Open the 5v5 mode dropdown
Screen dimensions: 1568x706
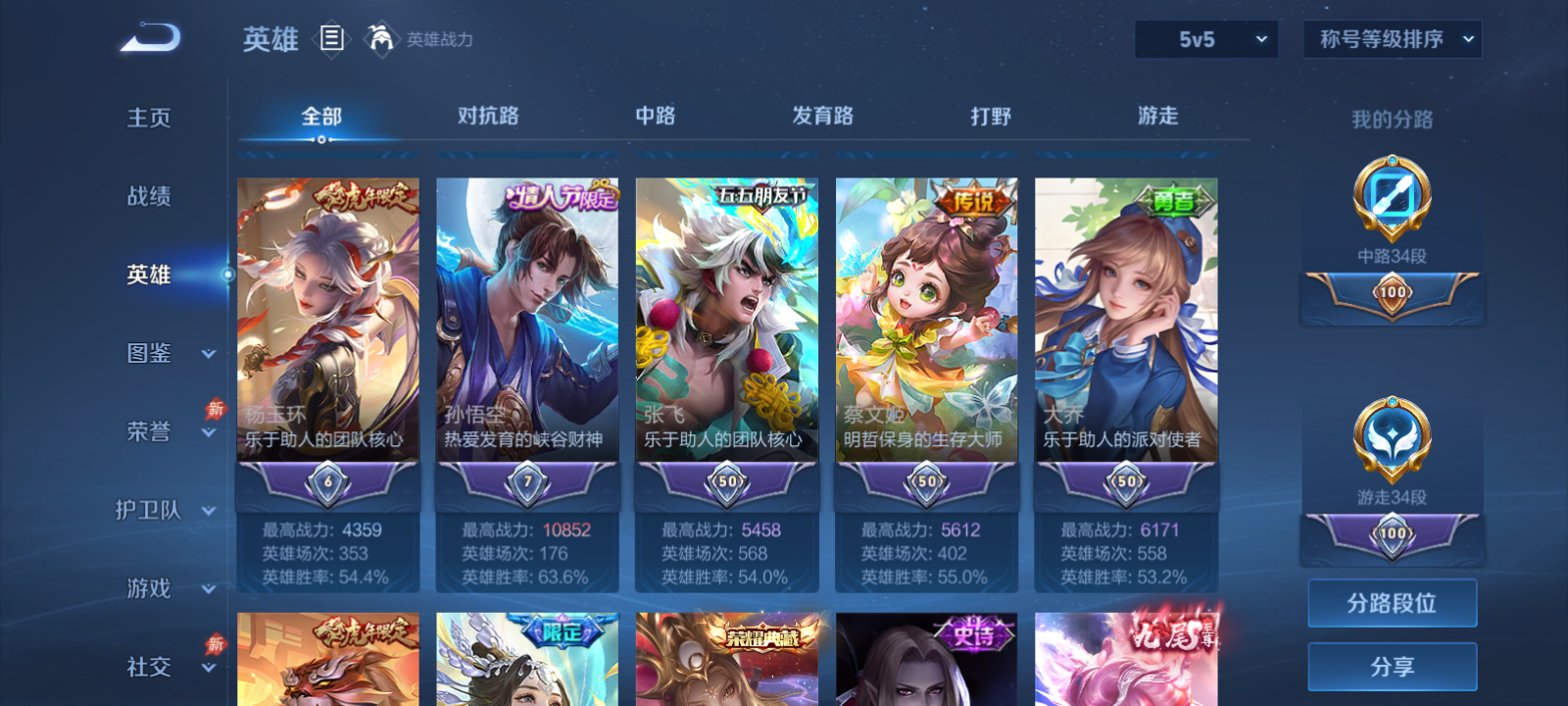coord(1206,40)
